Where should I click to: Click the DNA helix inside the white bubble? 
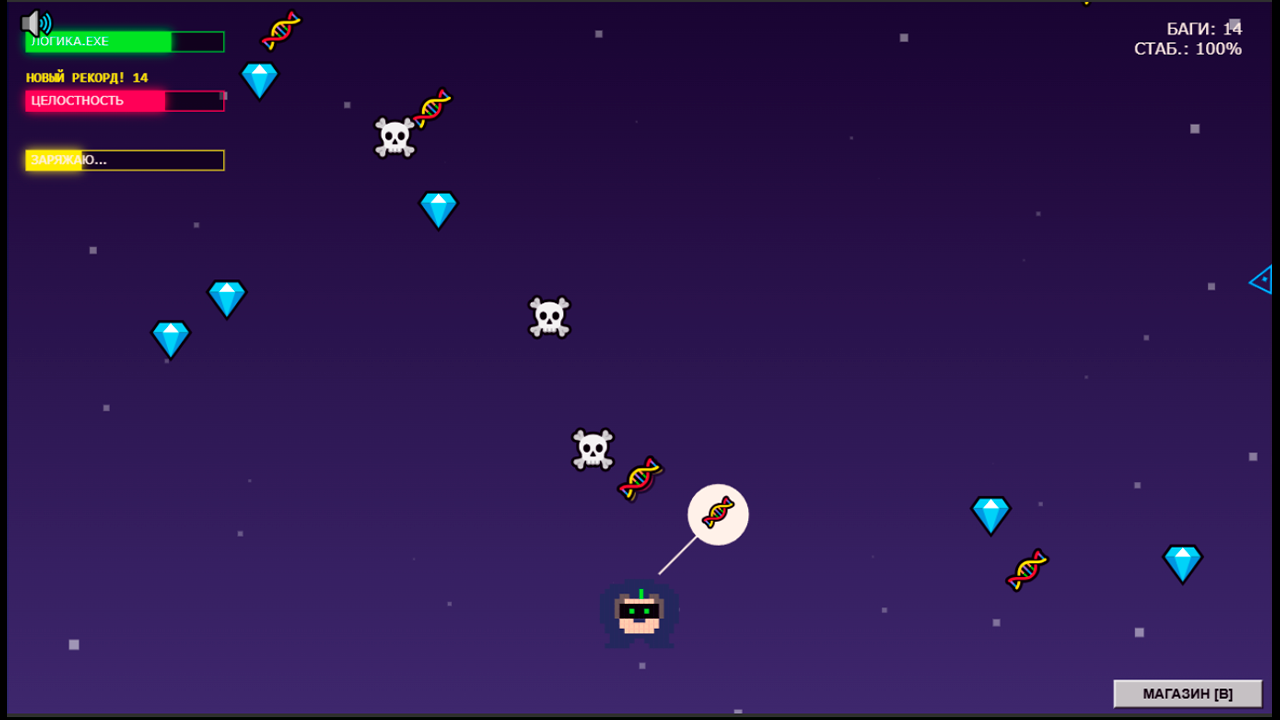[x=717, y=514]
